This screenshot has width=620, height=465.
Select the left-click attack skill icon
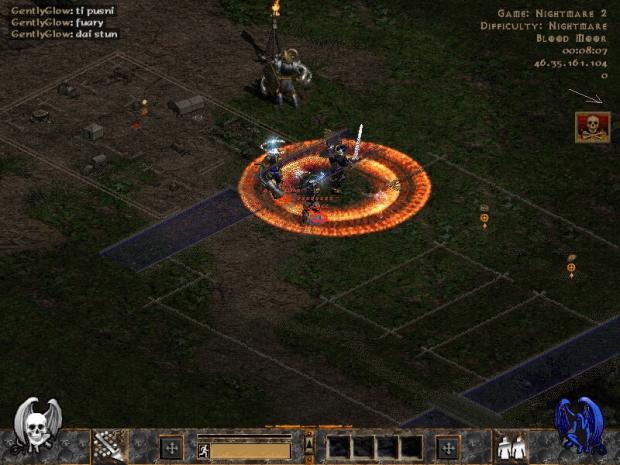(109, 446)
